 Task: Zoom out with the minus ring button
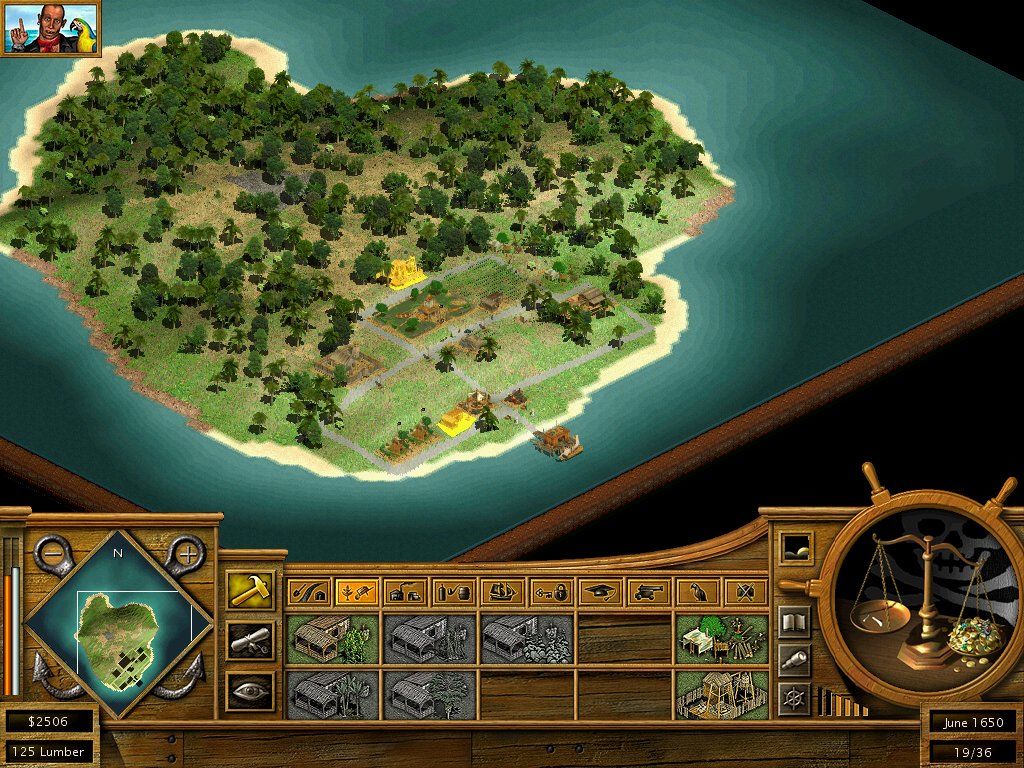click(x=52, y=553)
